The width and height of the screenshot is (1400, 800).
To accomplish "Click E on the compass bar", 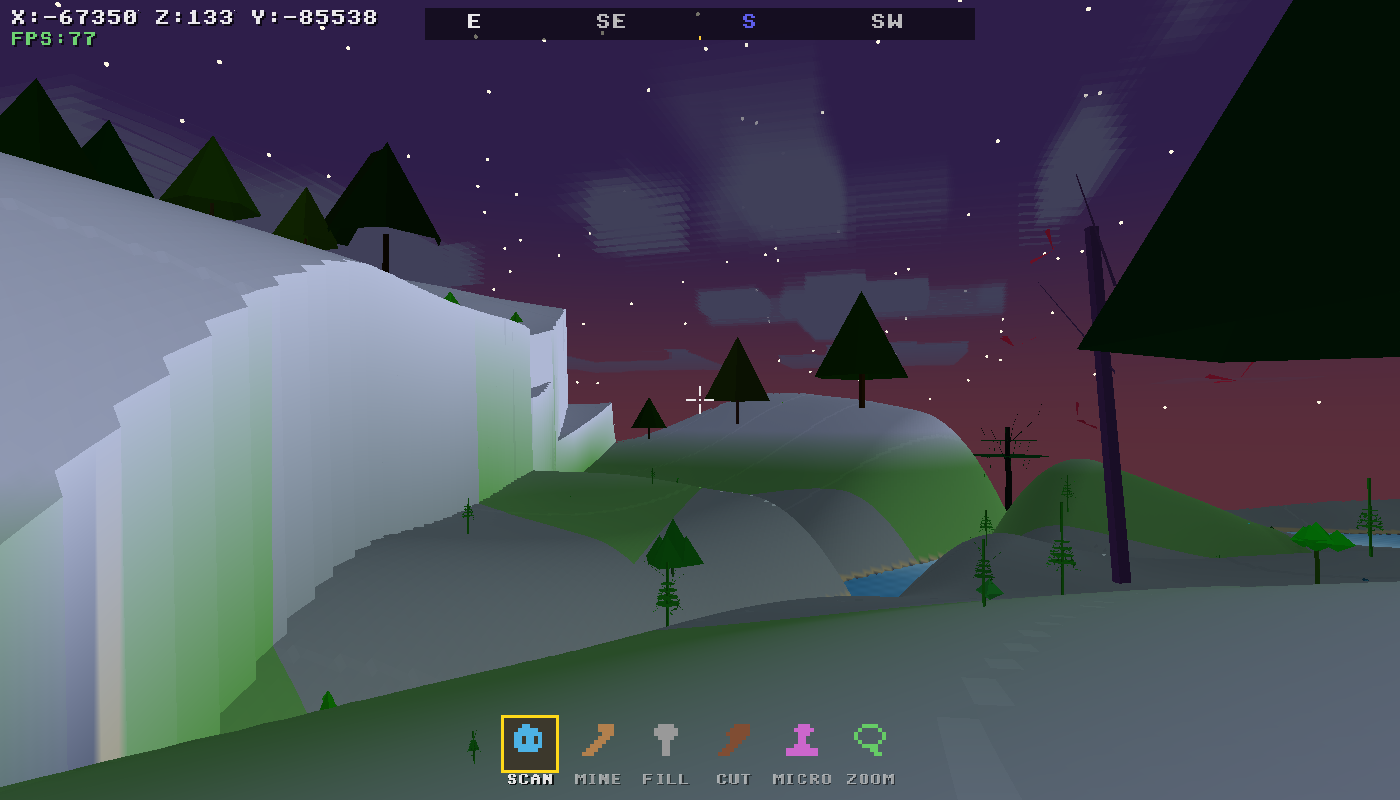I will click(474, 21).
